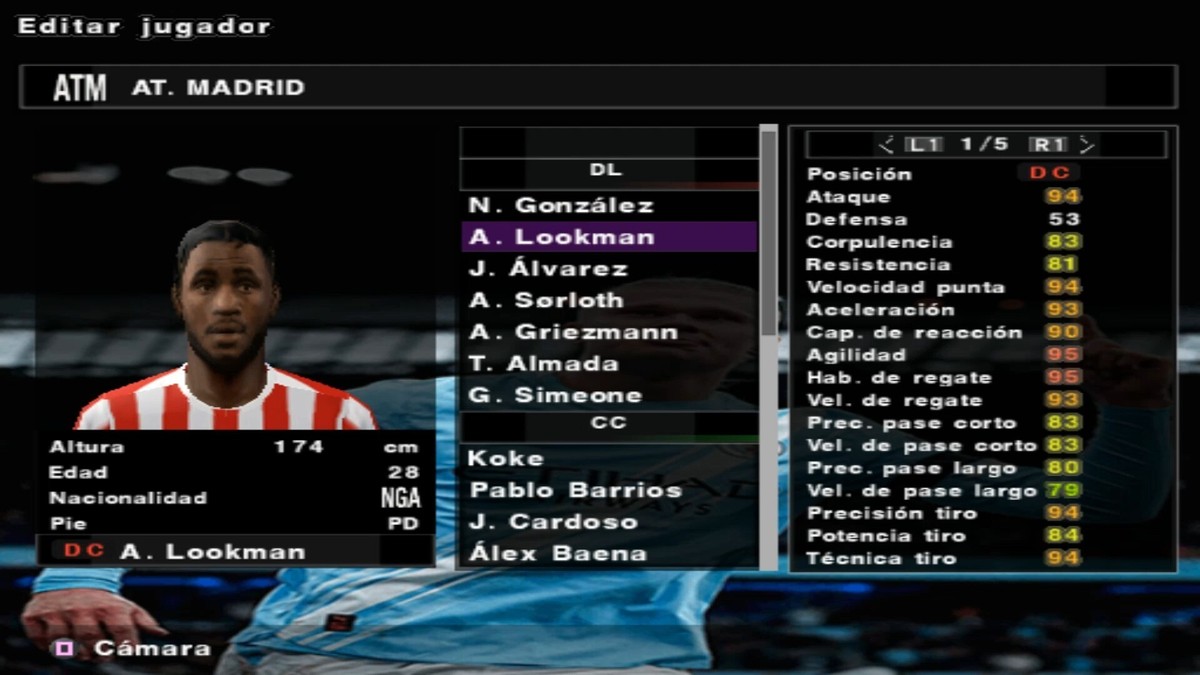The width and height of the screenshot is (1200, 675).
Task: Choose J. Cardoso from the midfielders
Action: tap(553, 522)
